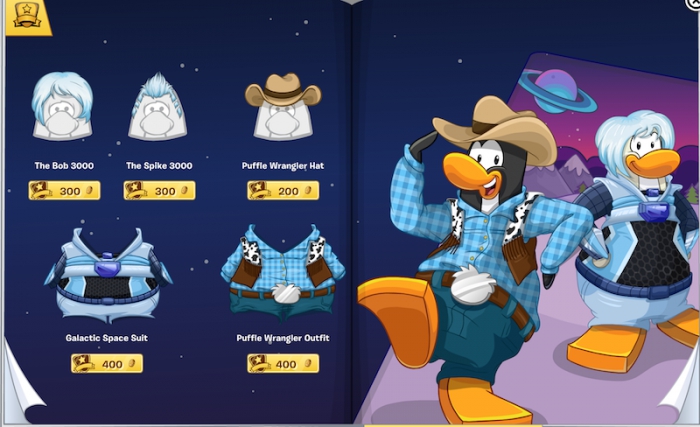Choose the Puffle Wrangler Hat item
This screenshot has width=700, height=427.
tap(283, 107)
